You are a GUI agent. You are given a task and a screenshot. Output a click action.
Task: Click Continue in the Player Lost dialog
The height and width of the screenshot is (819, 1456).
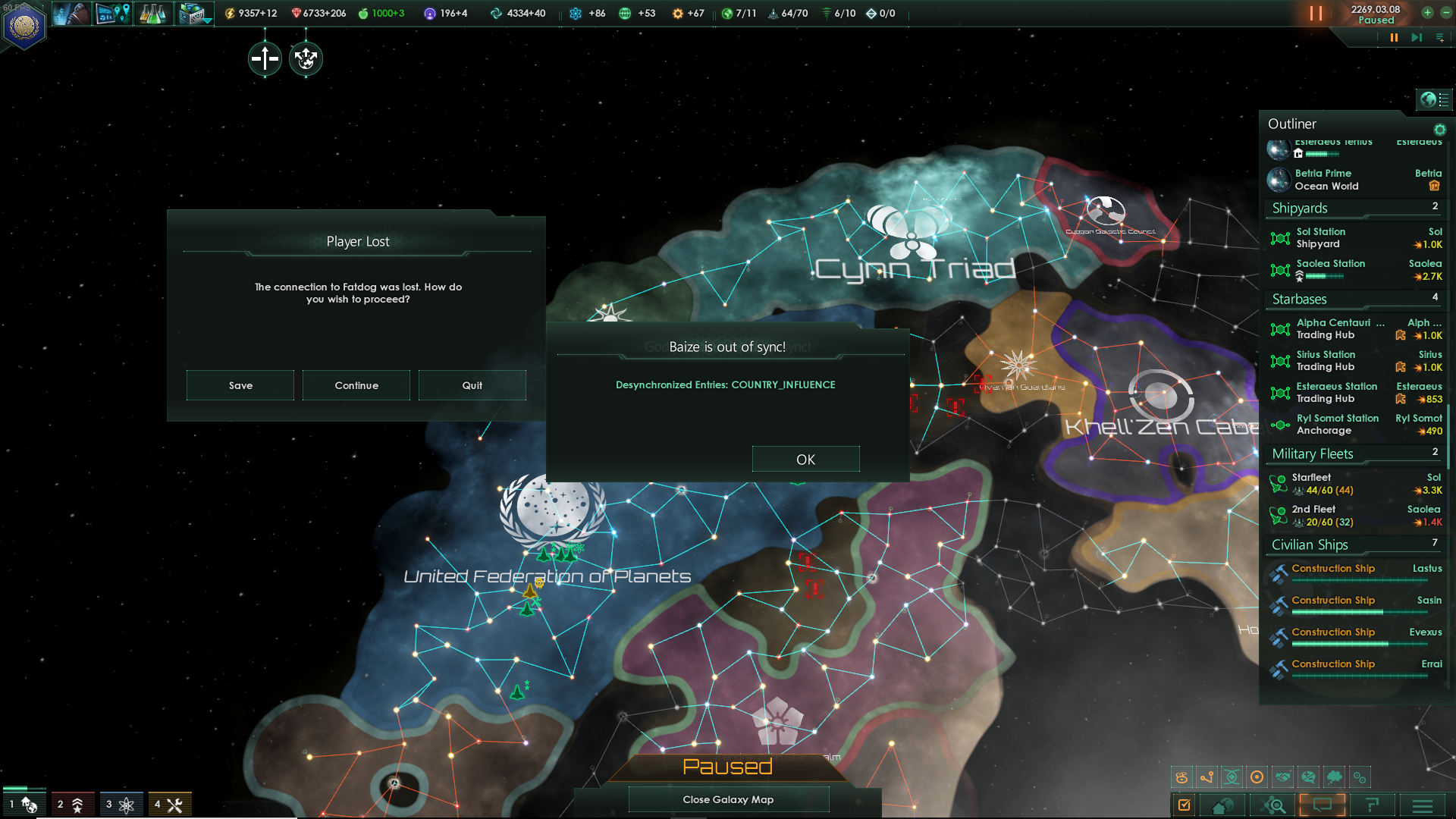click(356, 384)
